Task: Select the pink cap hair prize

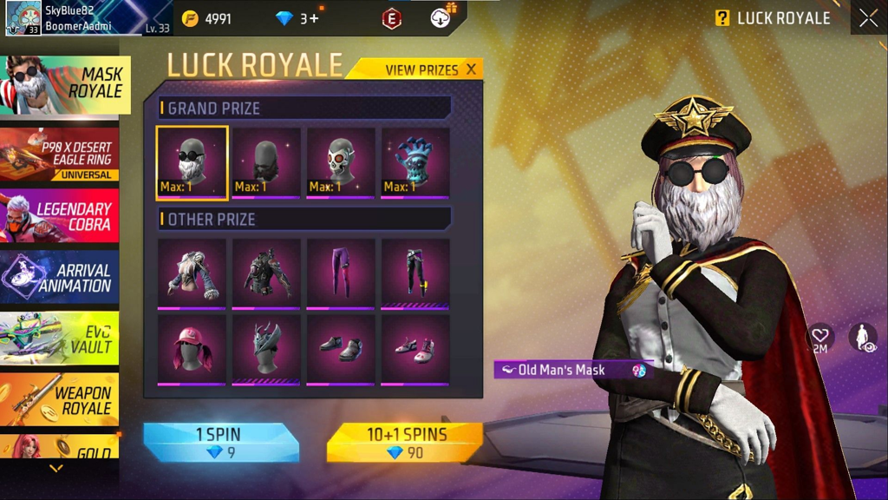Action: 192,350
